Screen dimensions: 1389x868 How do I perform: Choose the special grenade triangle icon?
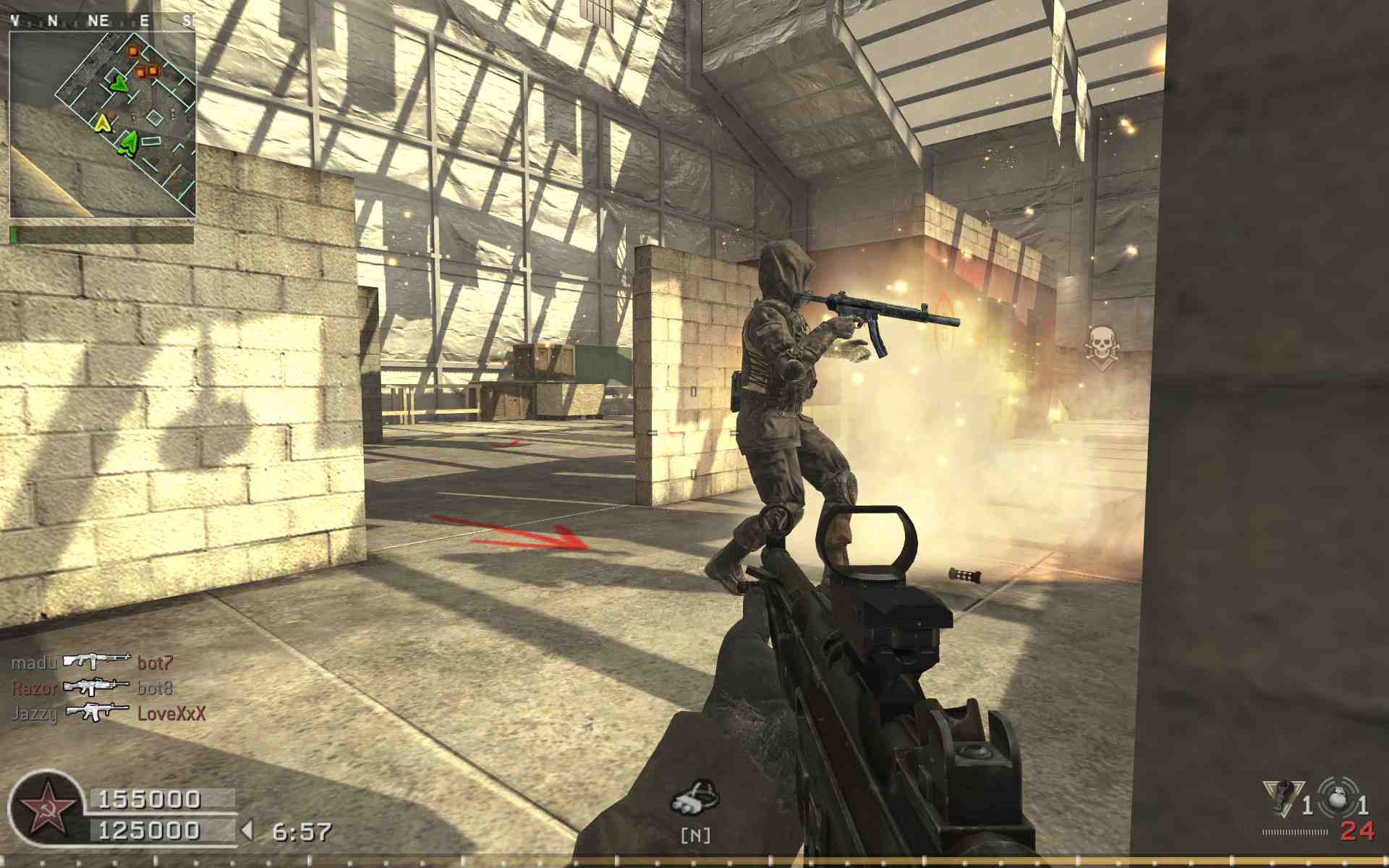(x=1281, y=798)
